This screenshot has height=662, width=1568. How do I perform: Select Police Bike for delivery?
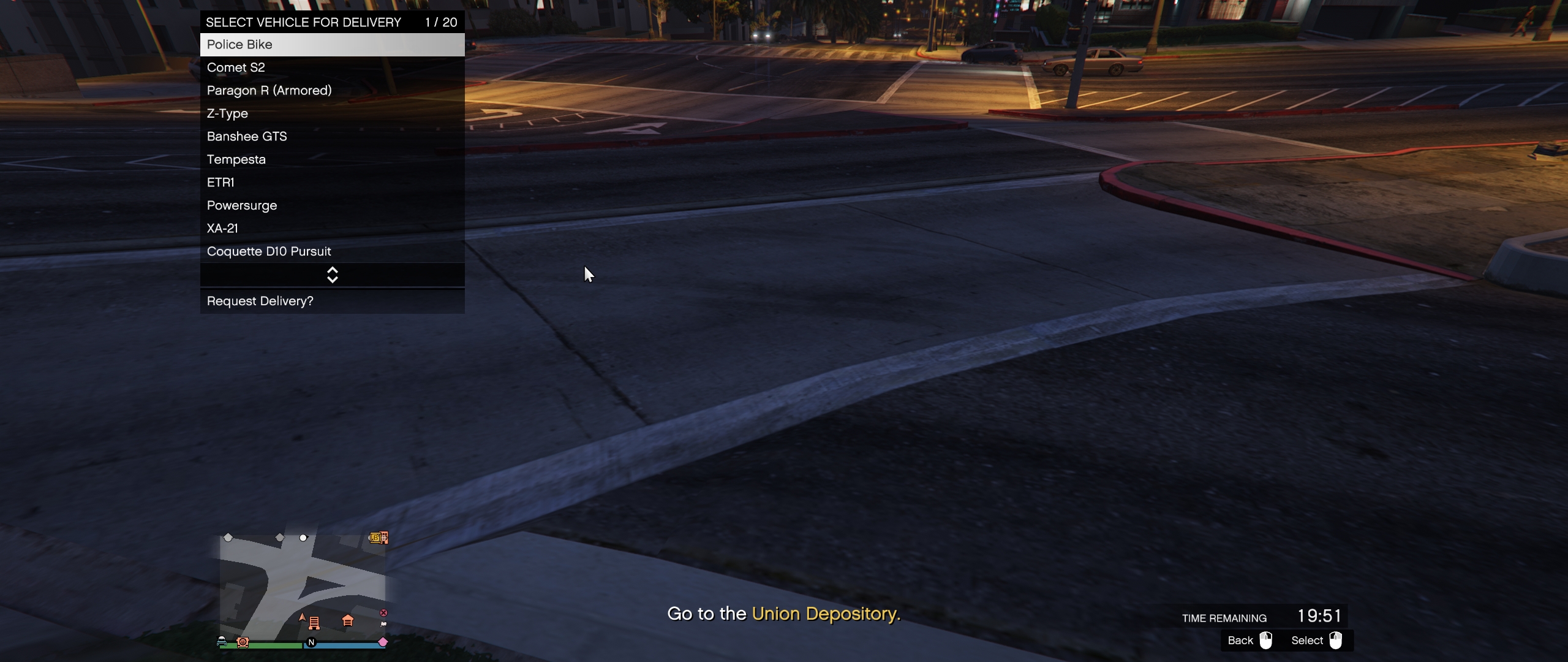click(x=332, y=45)
